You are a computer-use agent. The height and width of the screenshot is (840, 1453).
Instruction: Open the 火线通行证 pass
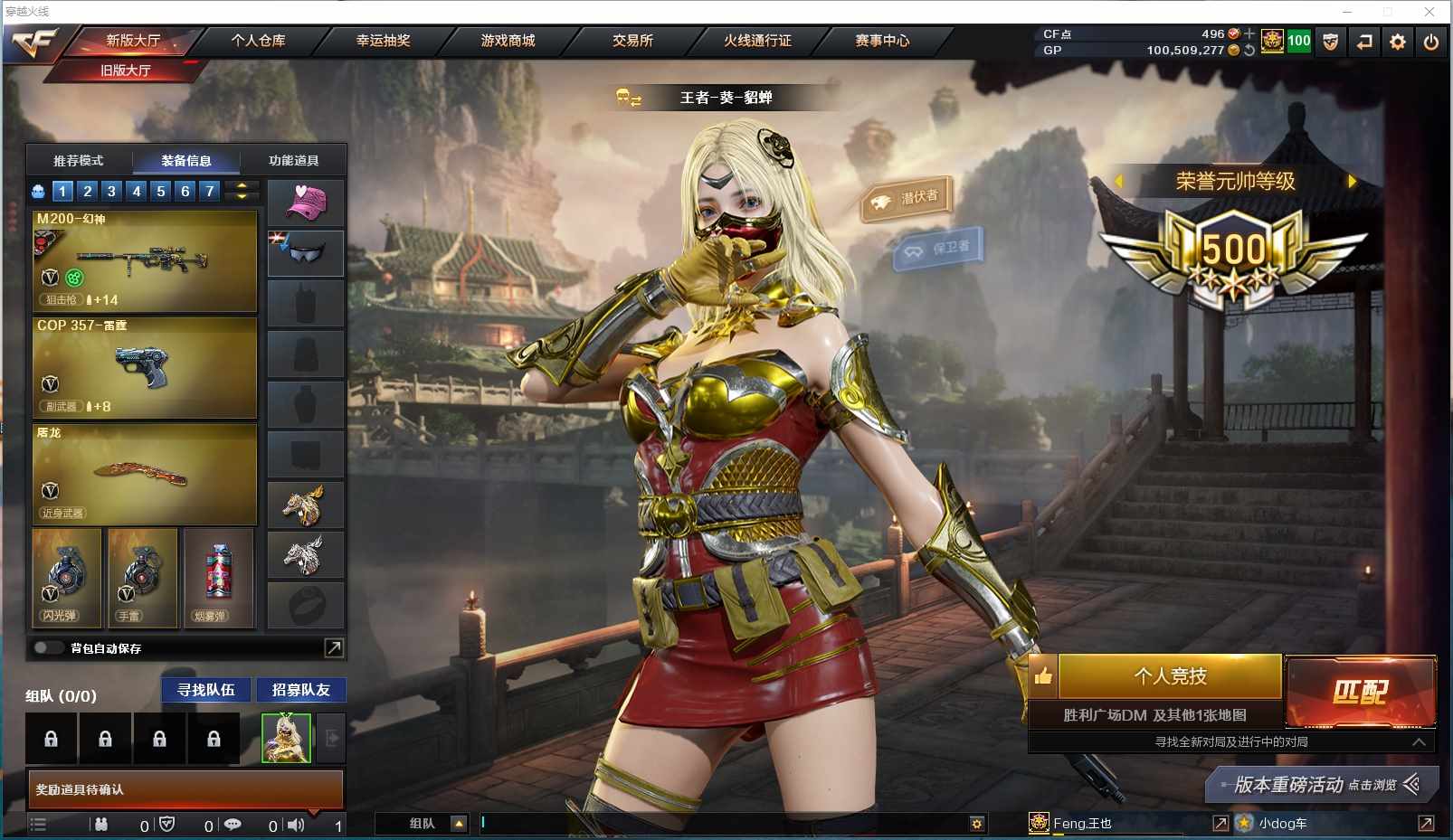pyautogui.click(x=757, y=41)
